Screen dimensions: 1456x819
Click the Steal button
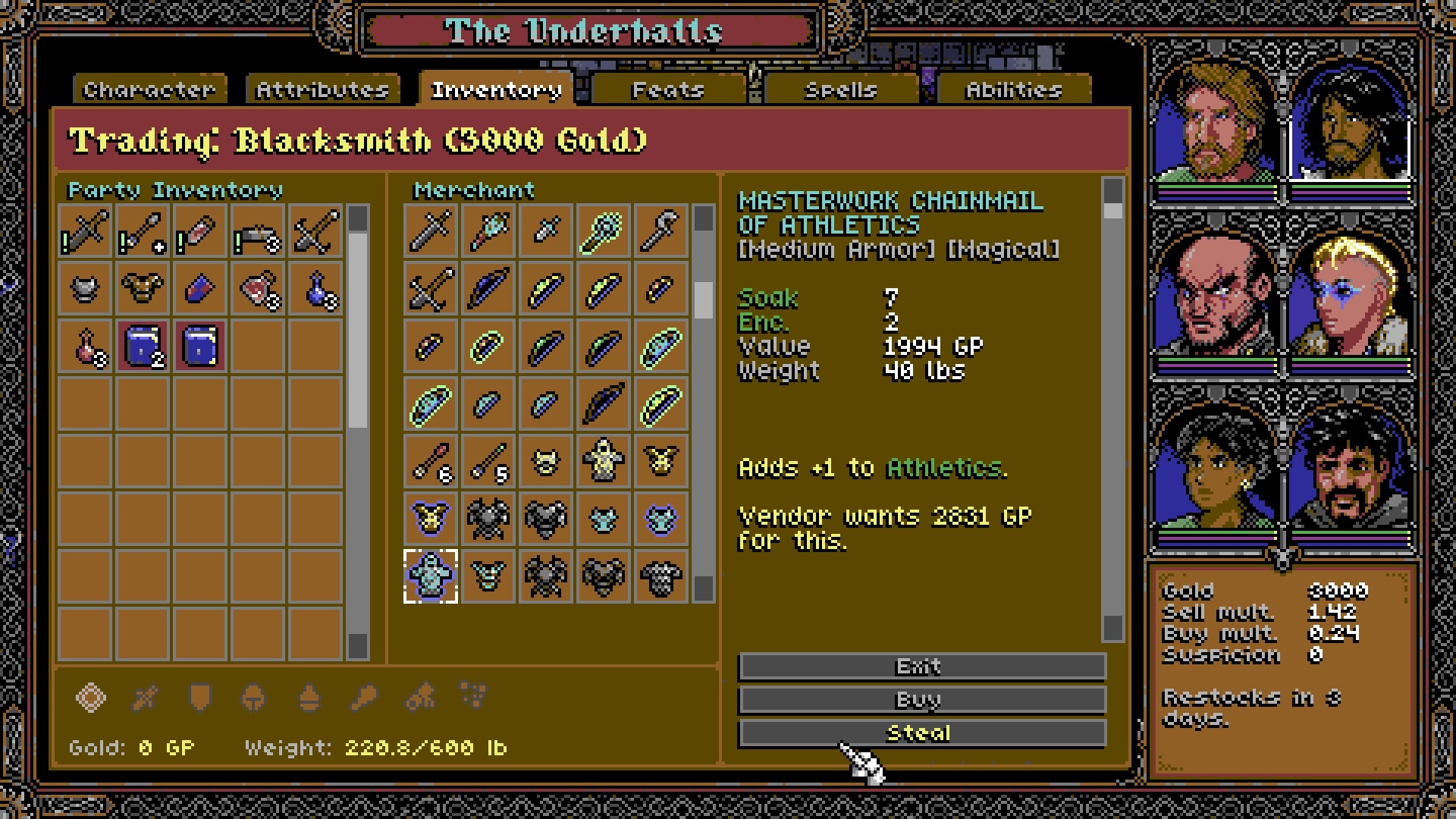[x=921, y=732]
